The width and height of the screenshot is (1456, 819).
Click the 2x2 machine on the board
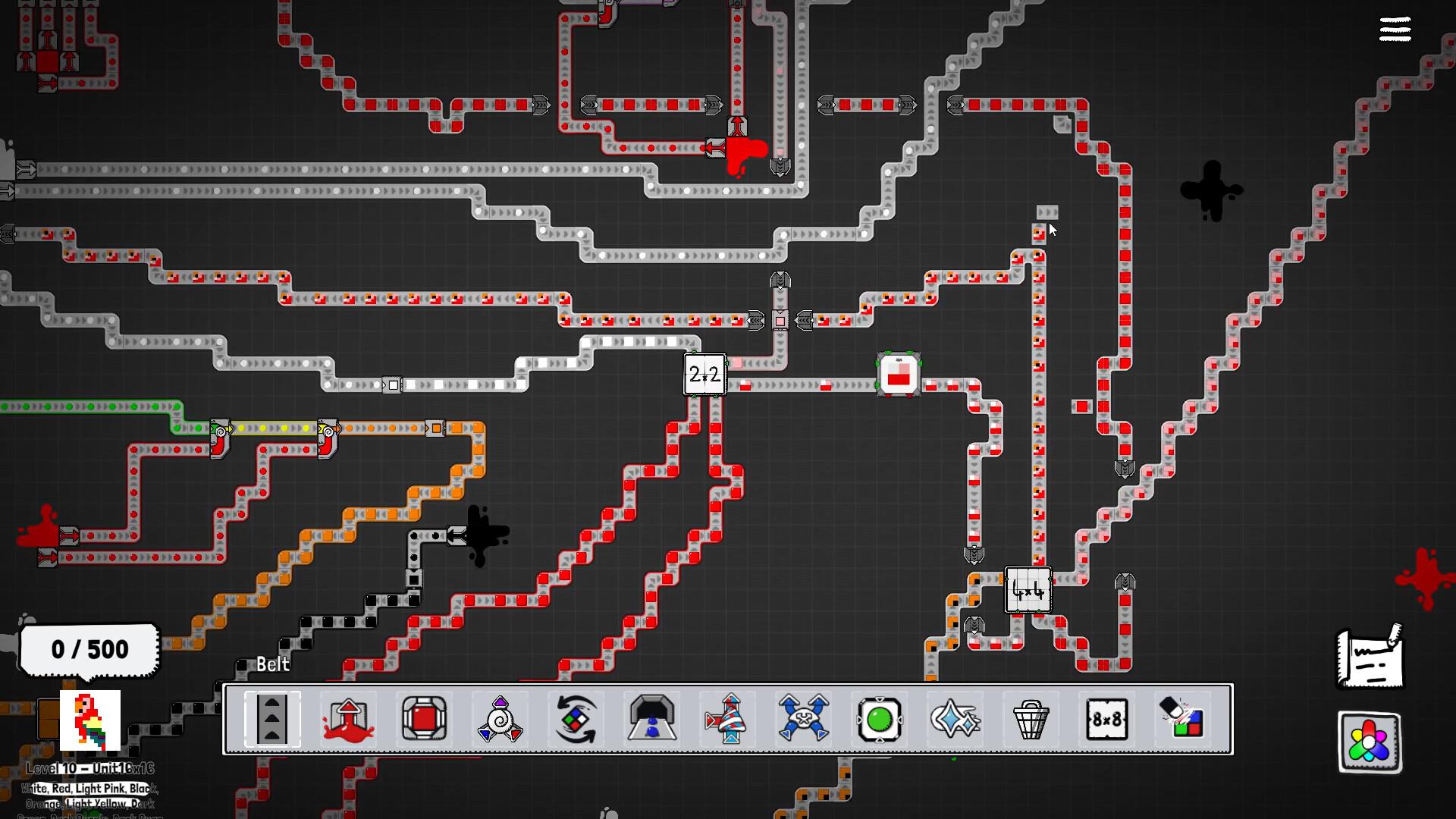click(704, 375)
